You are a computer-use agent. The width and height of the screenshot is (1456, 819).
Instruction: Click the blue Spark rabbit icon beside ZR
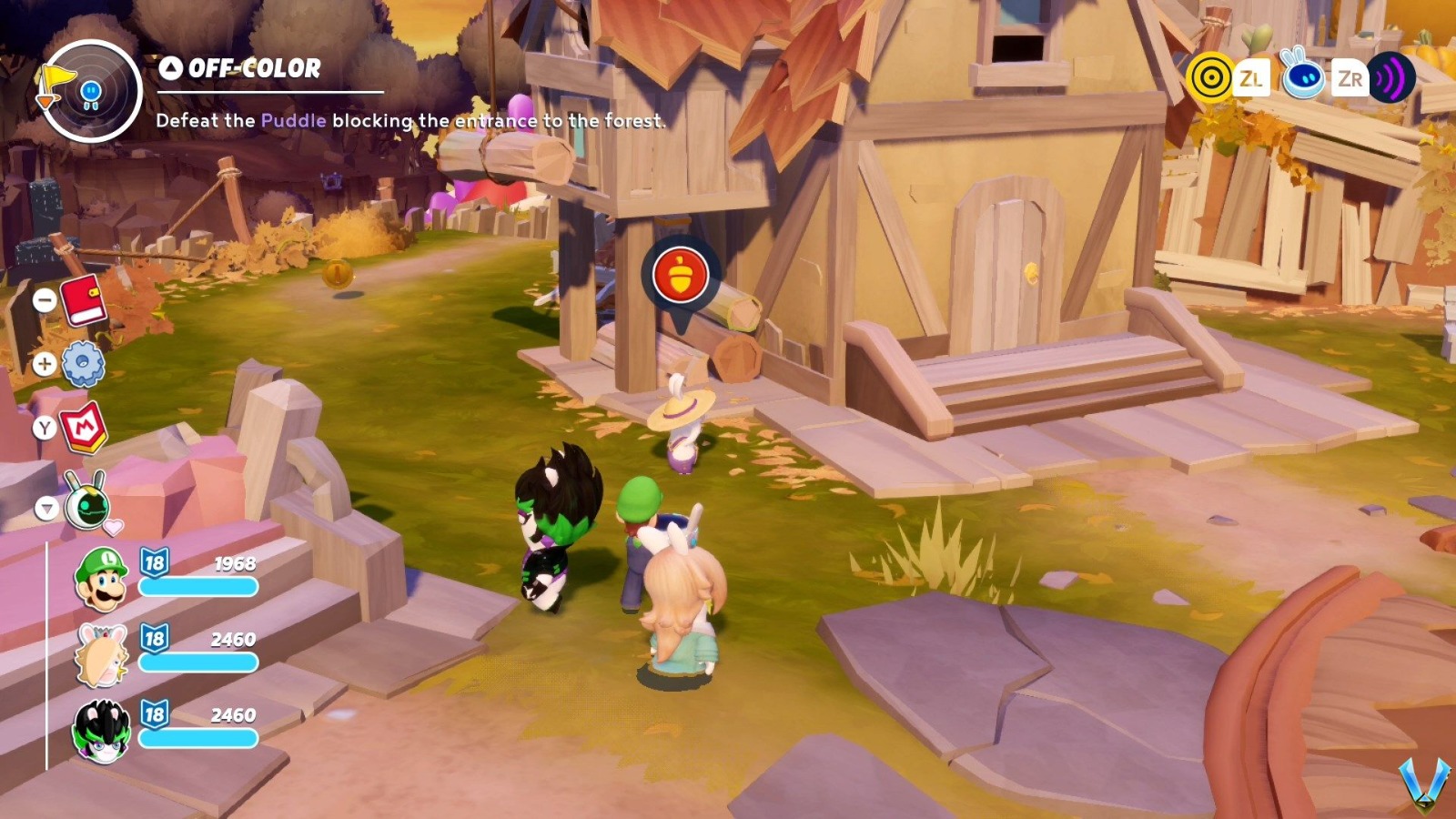[1303, 77]
